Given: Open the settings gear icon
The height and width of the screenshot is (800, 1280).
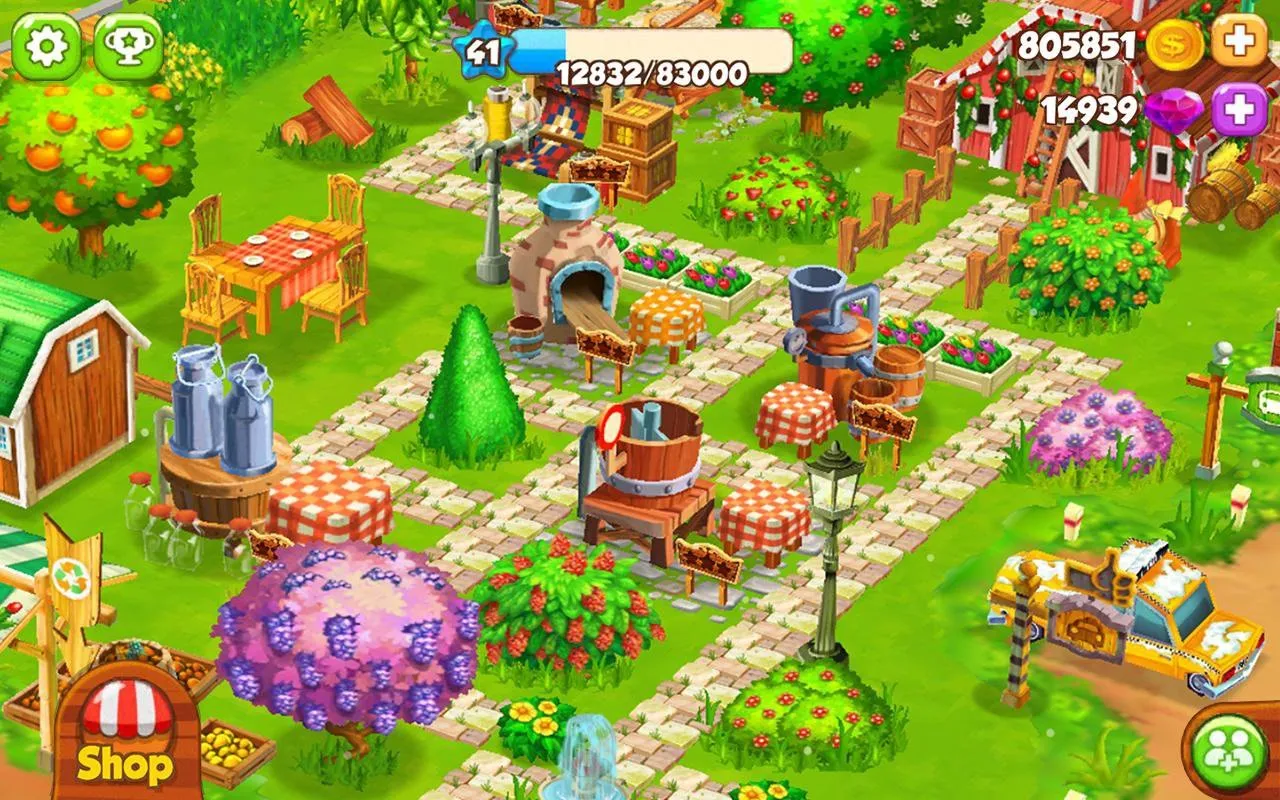Looking at the screenshot, I should point(47,45).
